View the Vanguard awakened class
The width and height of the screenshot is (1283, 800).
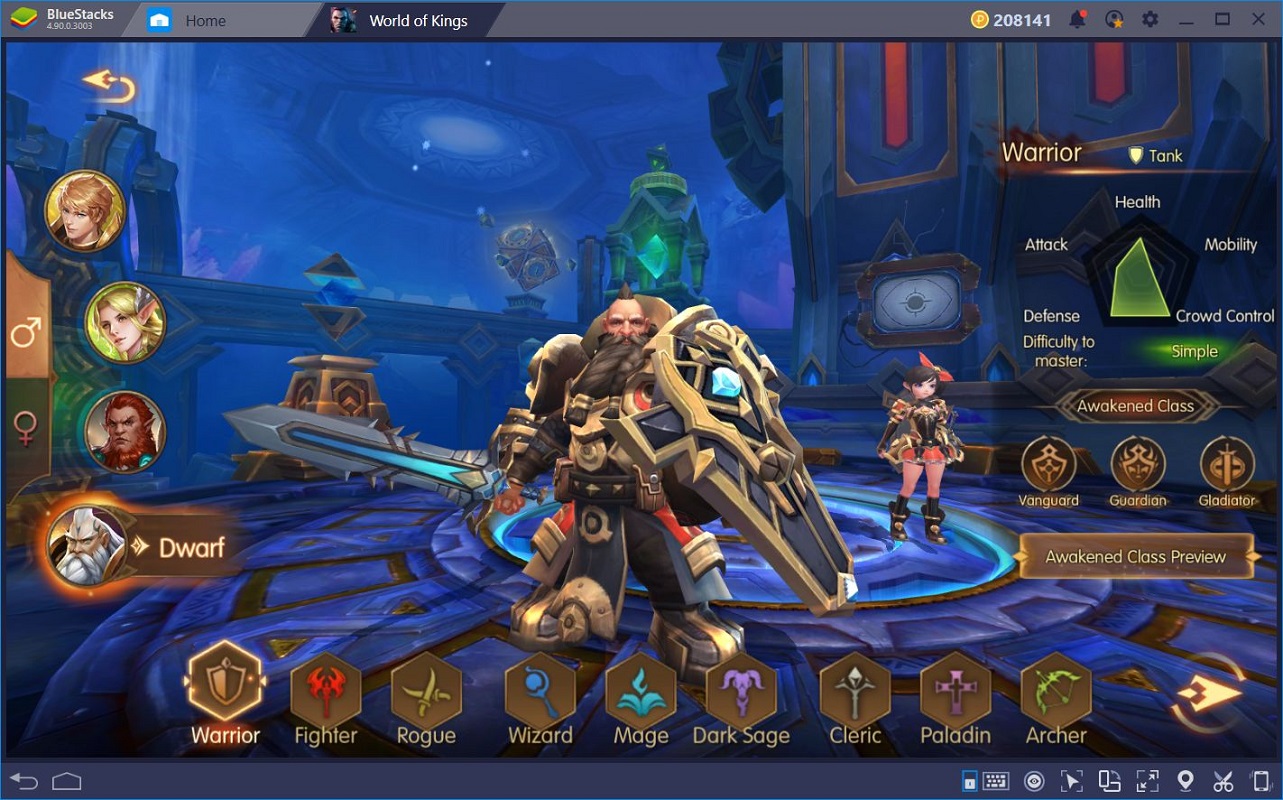pyautogui.click(x=1048, y=465)
